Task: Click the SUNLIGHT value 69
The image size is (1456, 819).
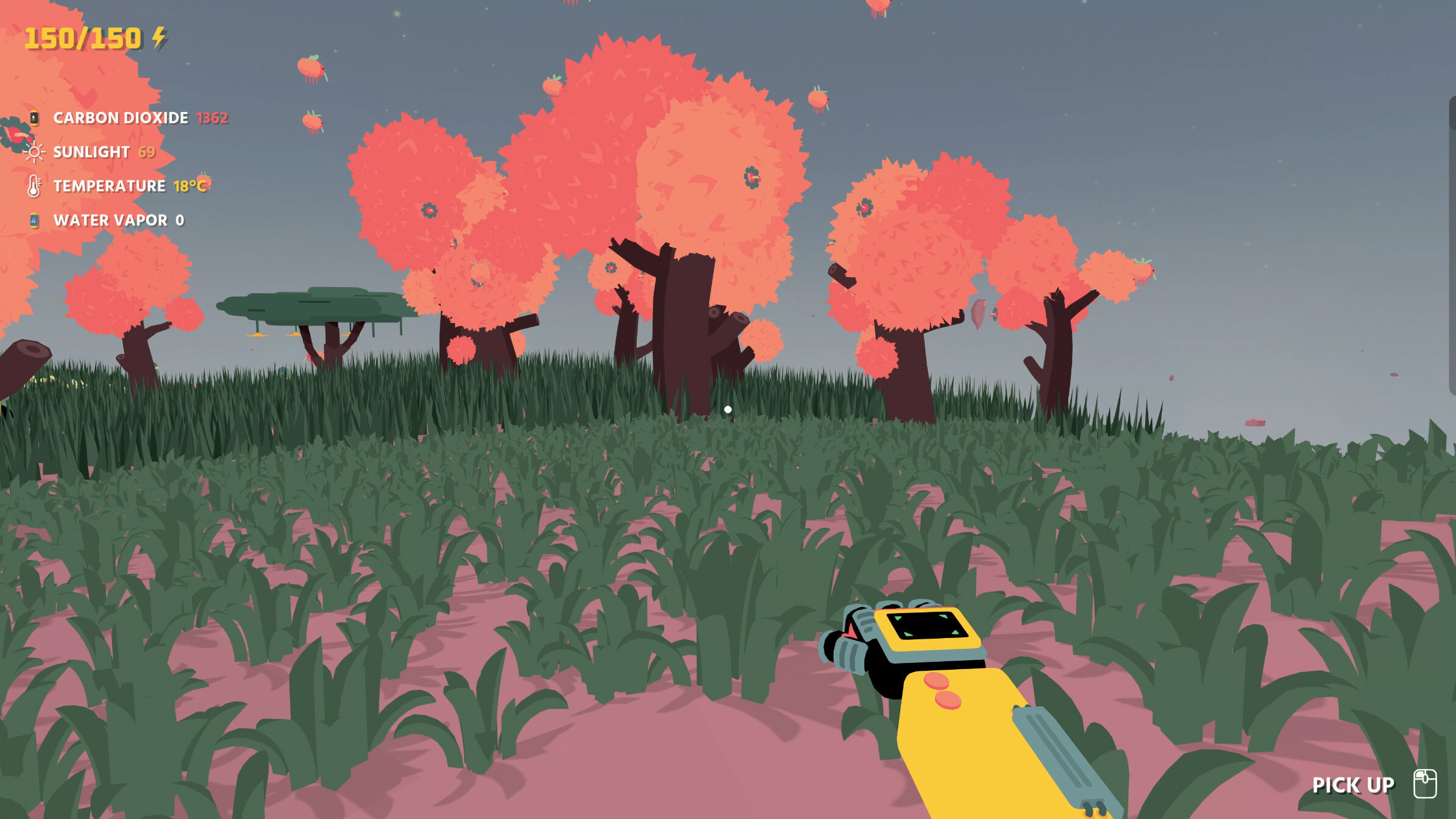Action: pos(147,152)
